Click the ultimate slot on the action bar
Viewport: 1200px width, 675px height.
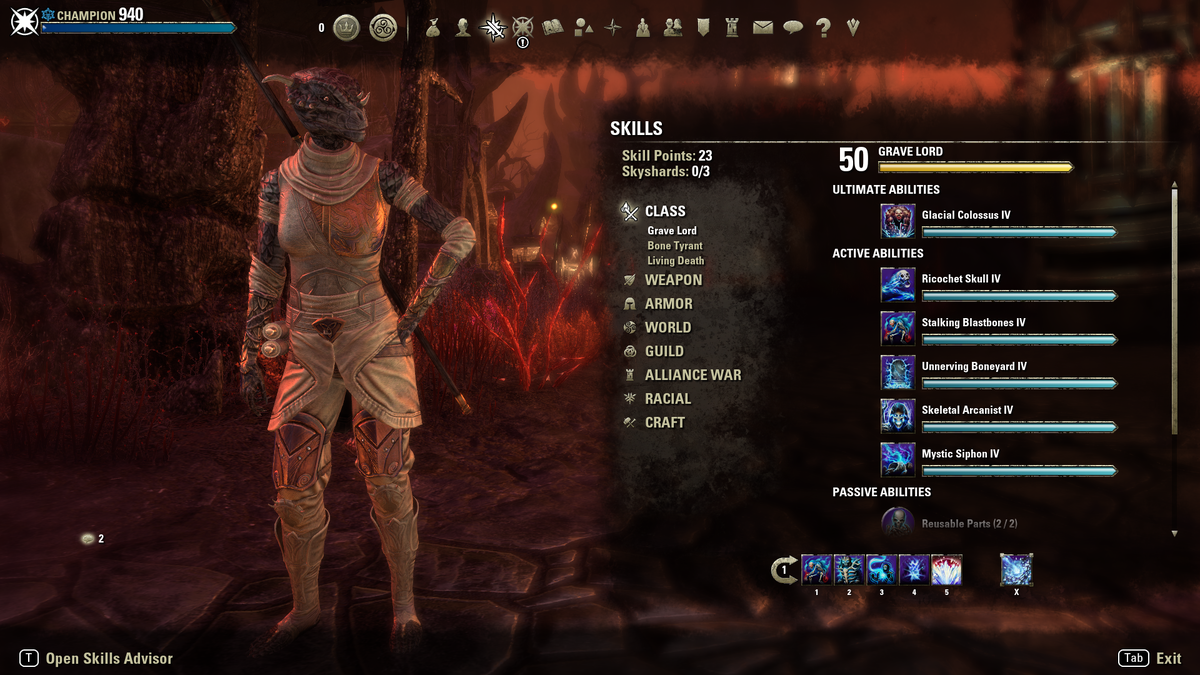pyautogui.click(x=1016, y=570)
